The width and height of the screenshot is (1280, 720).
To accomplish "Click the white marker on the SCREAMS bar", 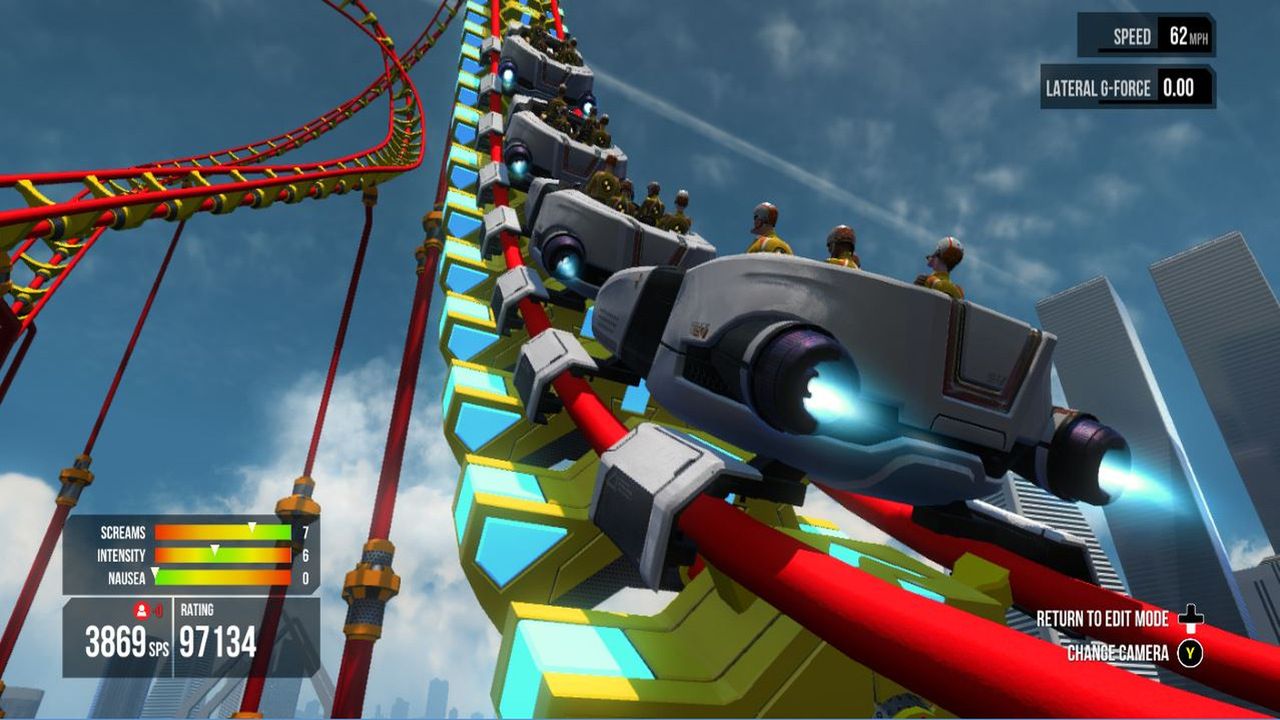I will pyautogui.click(x=252, y=529).
